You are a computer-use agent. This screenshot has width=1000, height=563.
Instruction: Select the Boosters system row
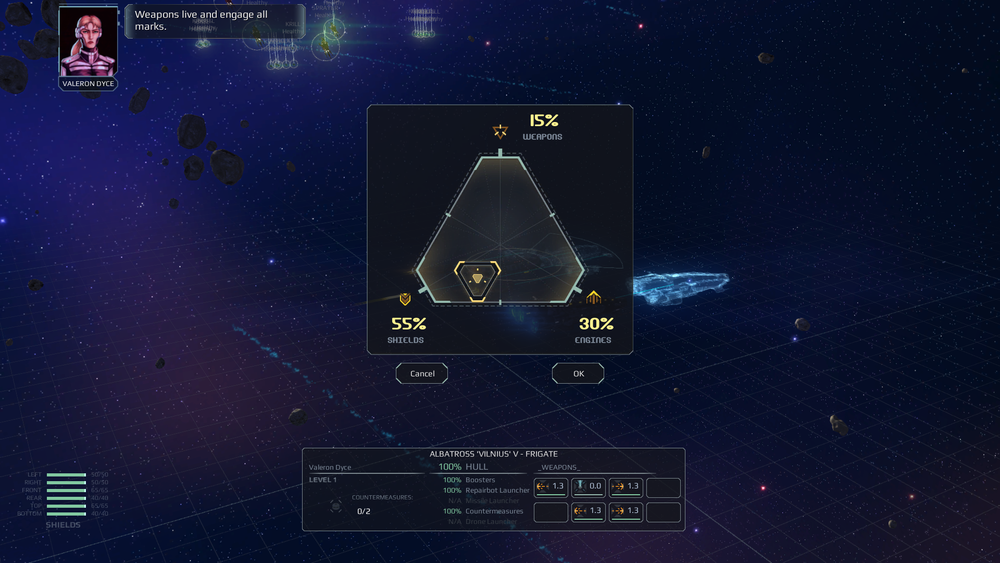[x=481, y=480]
